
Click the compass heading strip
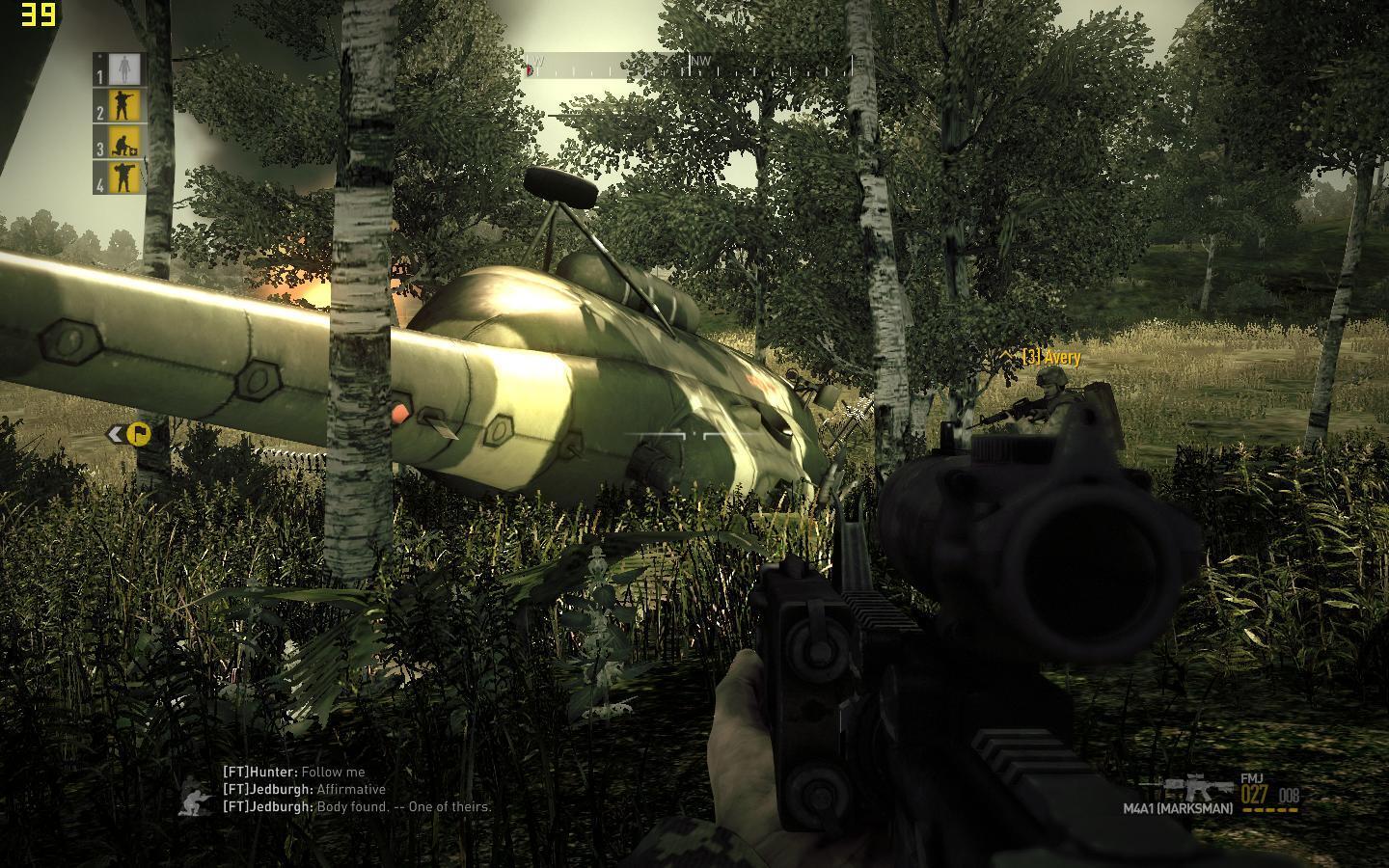coord(689,66)
